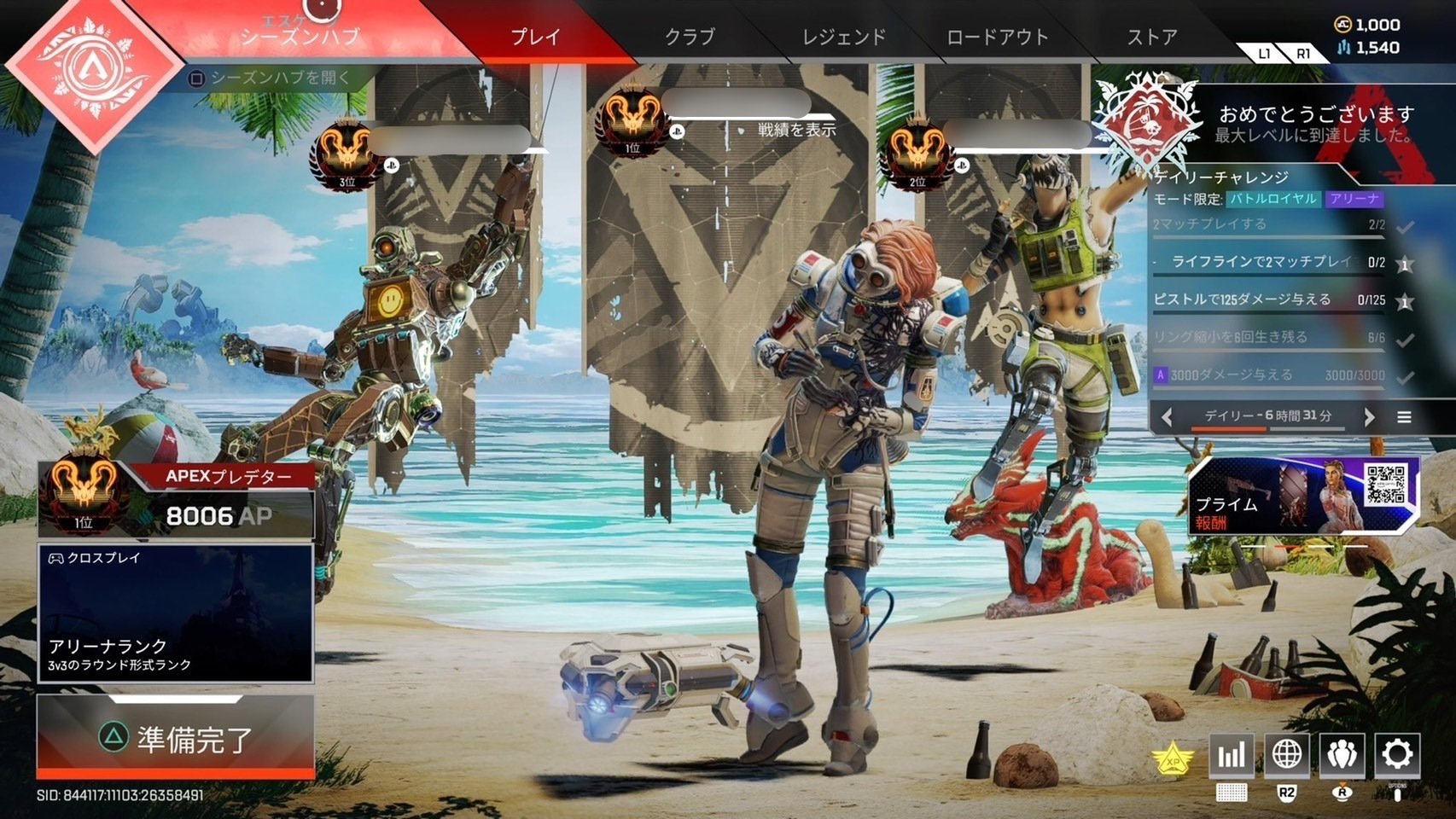The image size is (1456, 819).
Task: Click the checkmark on 2マッチプレイする challenge
Action: point(1405,228)
